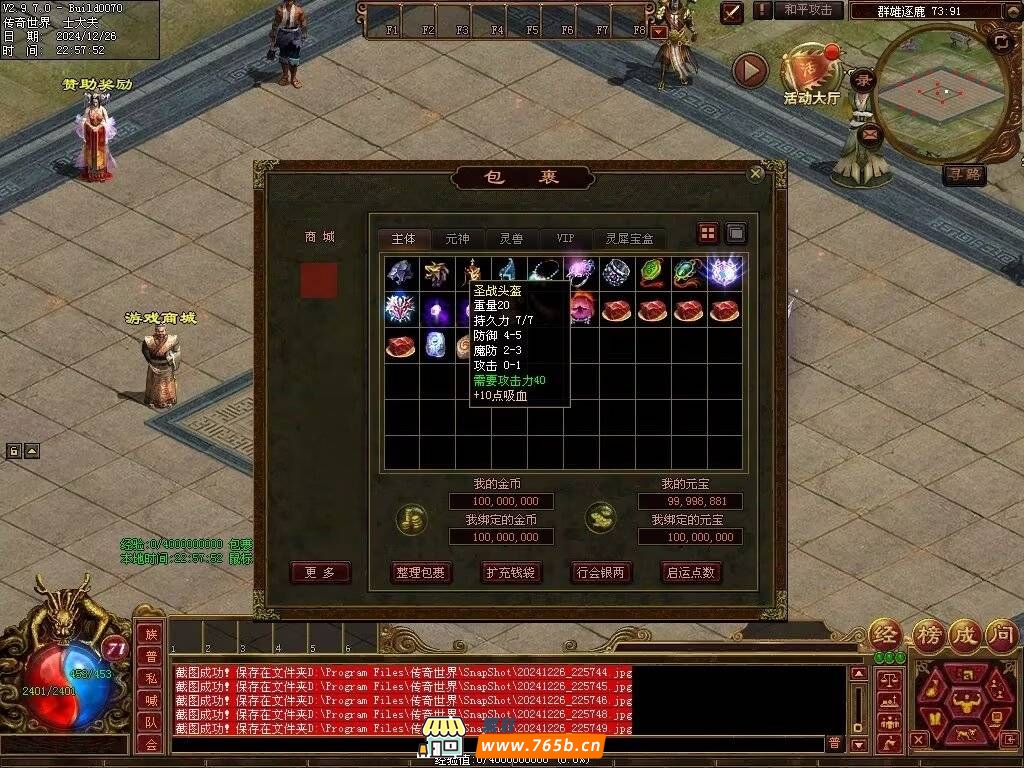Expand the purse with 扩充钱袋
This screenshot has height=768, width=1024.
(510, 573)
